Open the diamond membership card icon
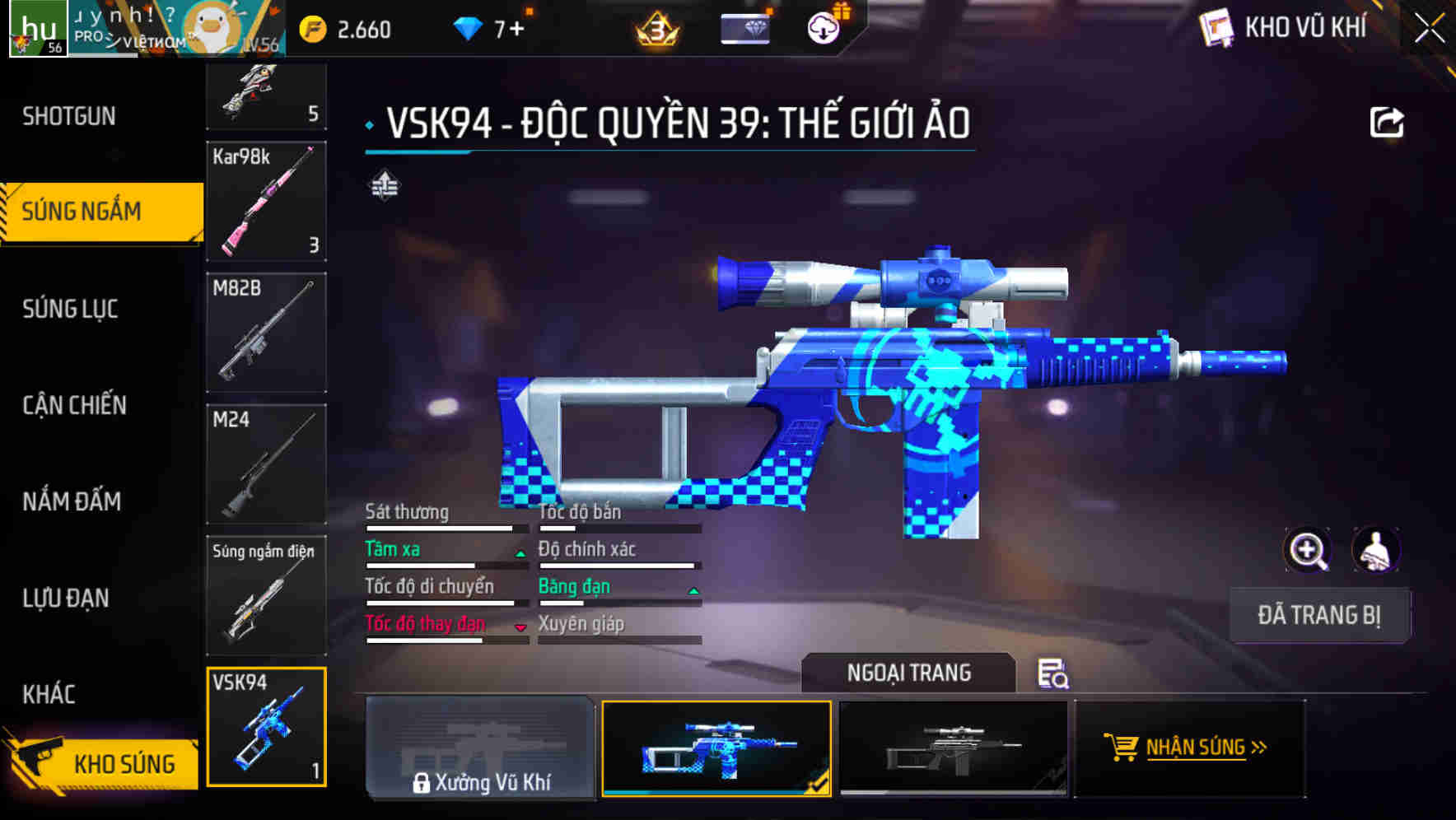The image size is (1456, 820). pyautogui.click(x=744, y=26)
